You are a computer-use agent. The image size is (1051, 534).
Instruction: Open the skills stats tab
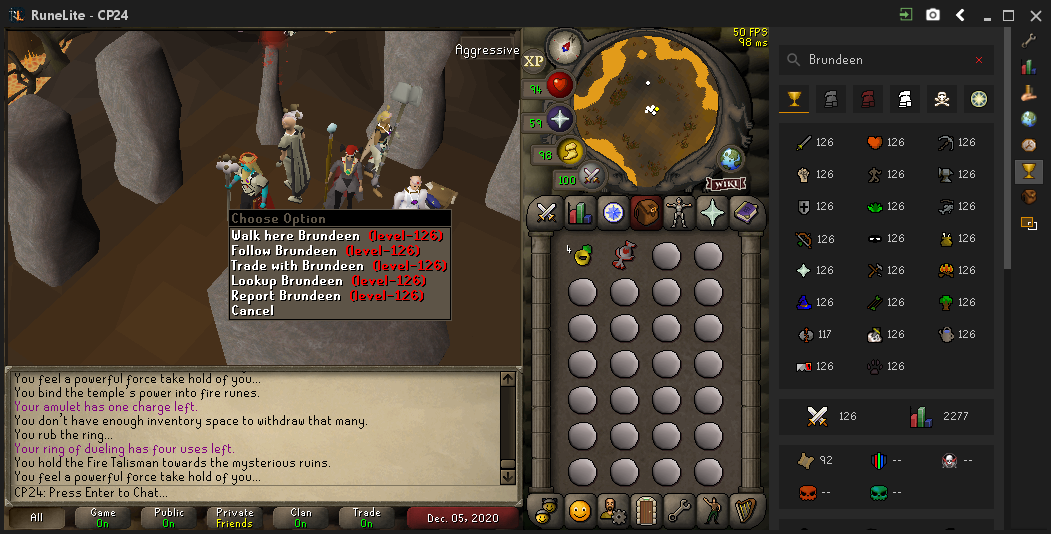point(579,212)
